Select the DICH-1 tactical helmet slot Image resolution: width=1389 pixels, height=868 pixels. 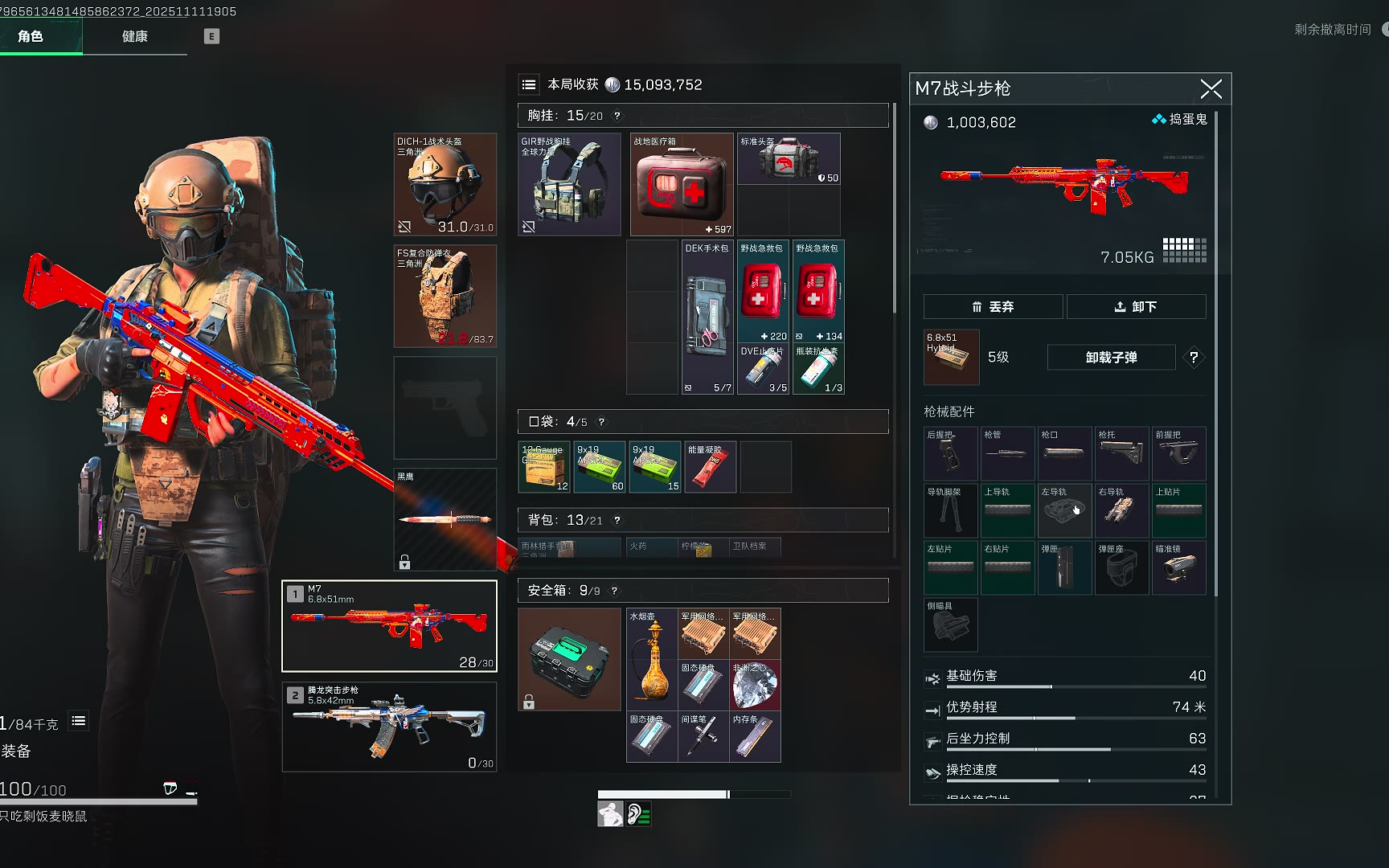point(445,185)
